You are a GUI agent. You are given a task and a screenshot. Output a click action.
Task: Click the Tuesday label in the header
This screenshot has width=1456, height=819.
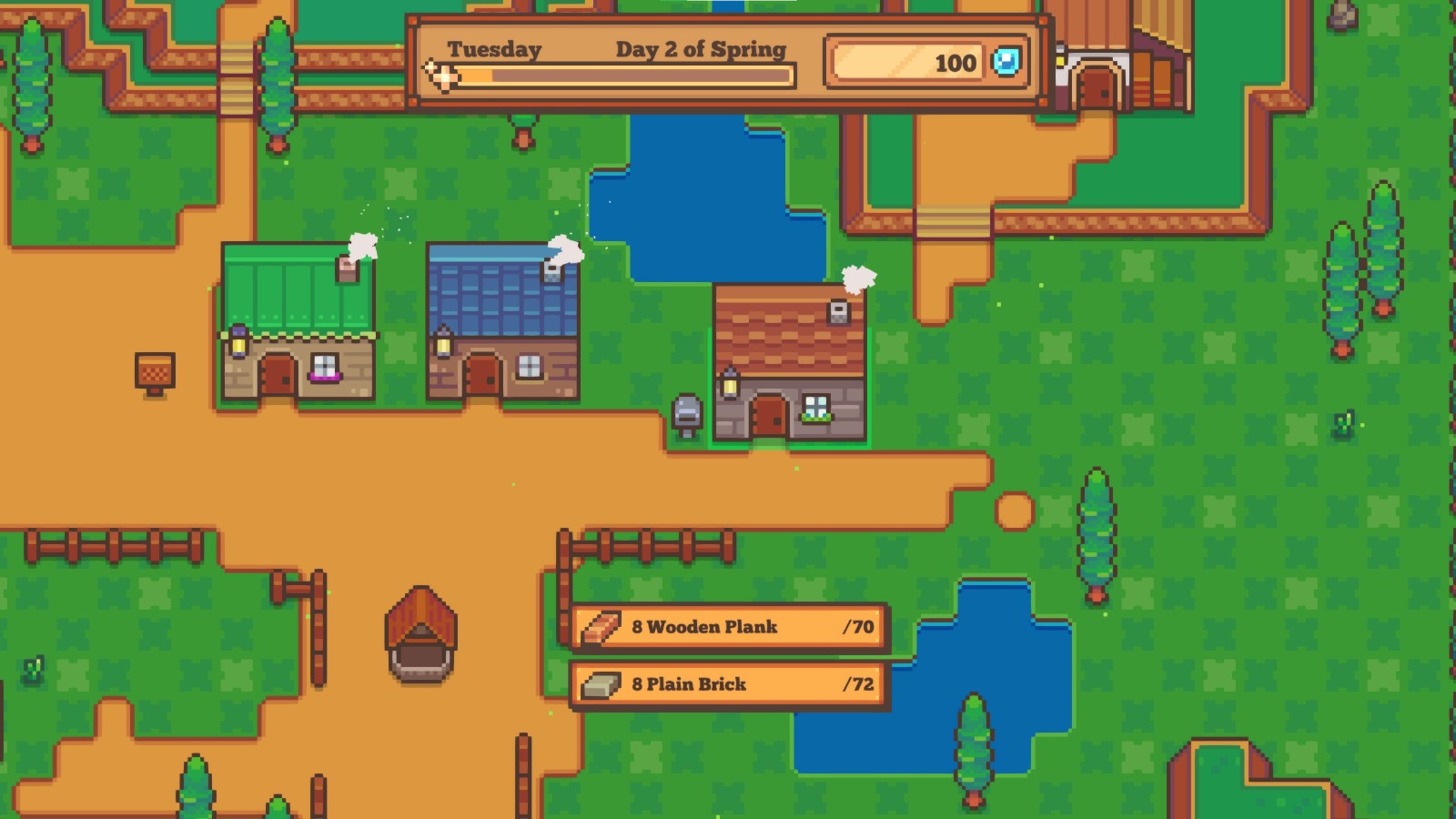click(492, 49)
